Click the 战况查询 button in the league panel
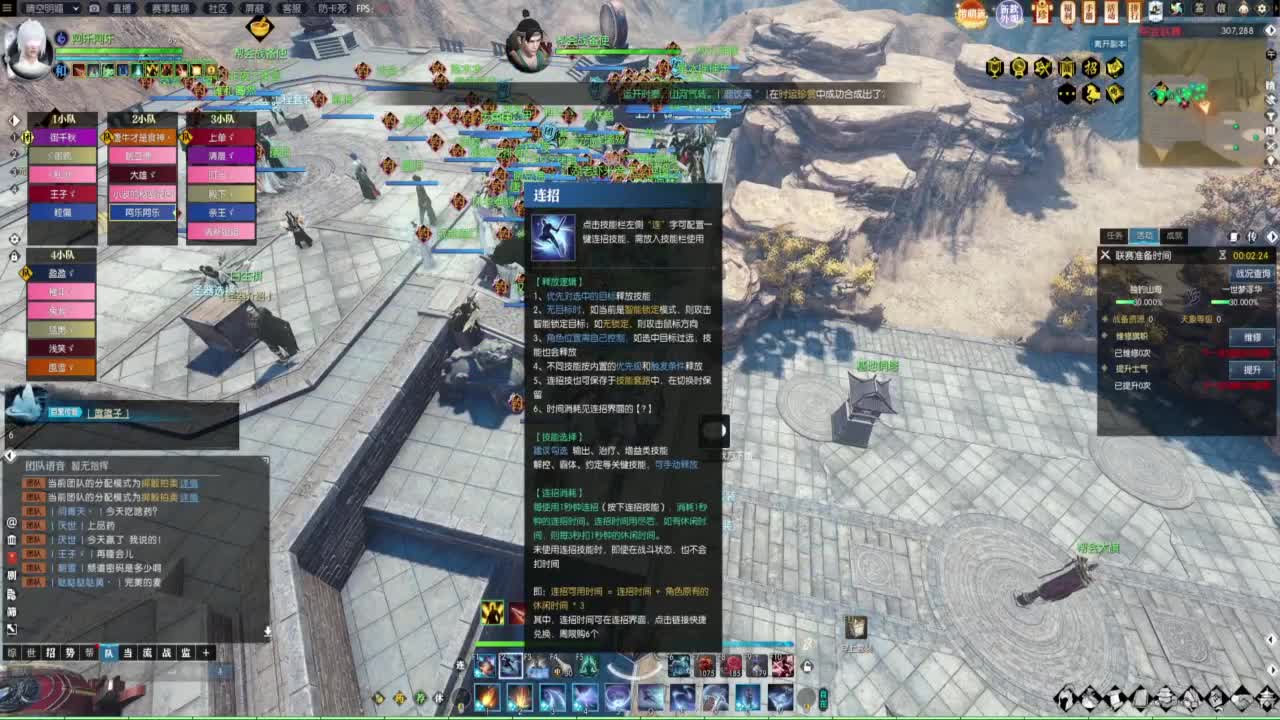Screen dimensions: 1280x720 pyautogui.click(x=1254, y=273)
